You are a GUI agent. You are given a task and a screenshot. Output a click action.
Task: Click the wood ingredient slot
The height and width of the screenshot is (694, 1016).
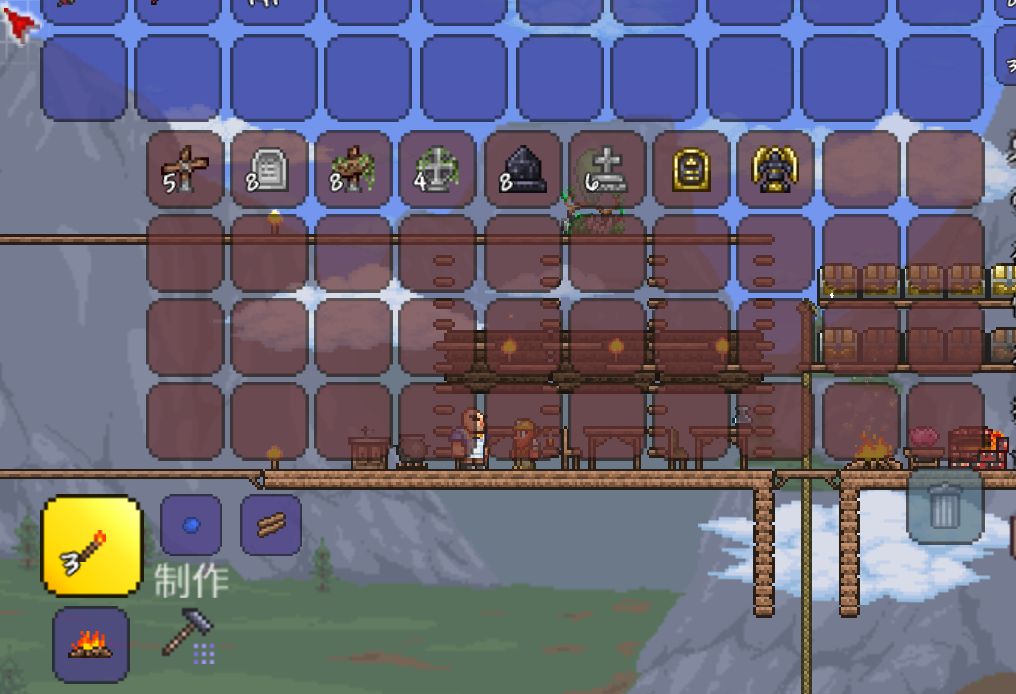271,525
